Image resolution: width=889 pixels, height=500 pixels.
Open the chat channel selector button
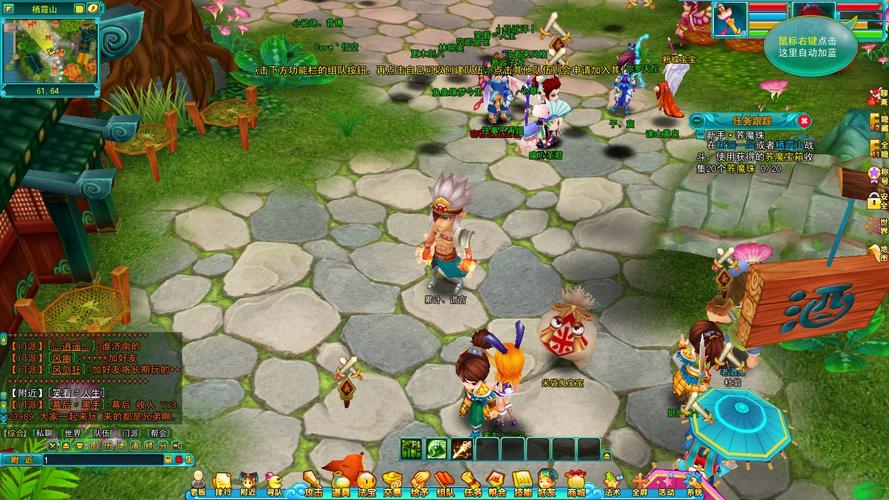pyautogui.click(x=20, y=458)
